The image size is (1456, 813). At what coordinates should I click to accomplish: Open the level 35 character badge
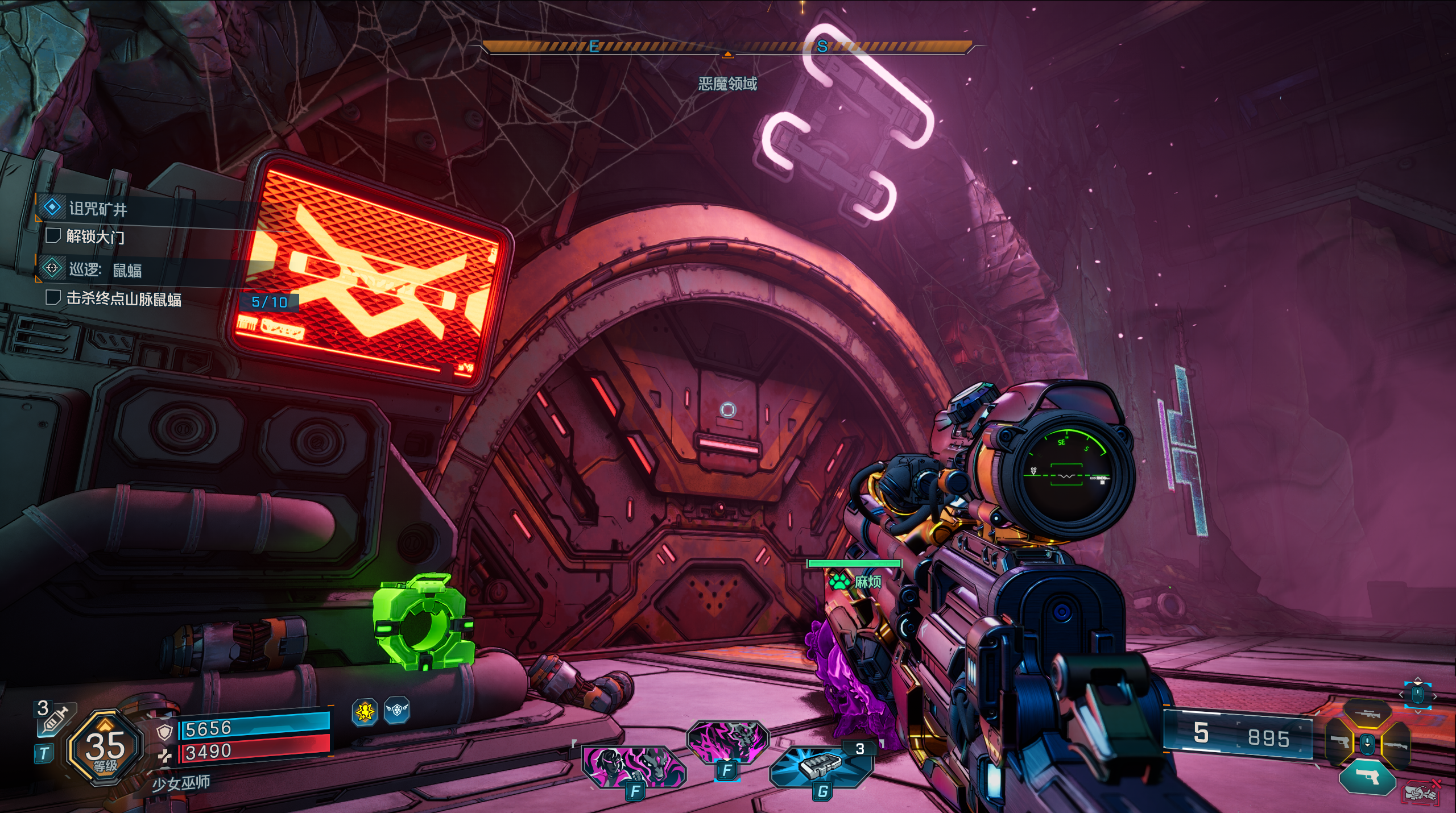pyautogui.click(x=105, y=748)
